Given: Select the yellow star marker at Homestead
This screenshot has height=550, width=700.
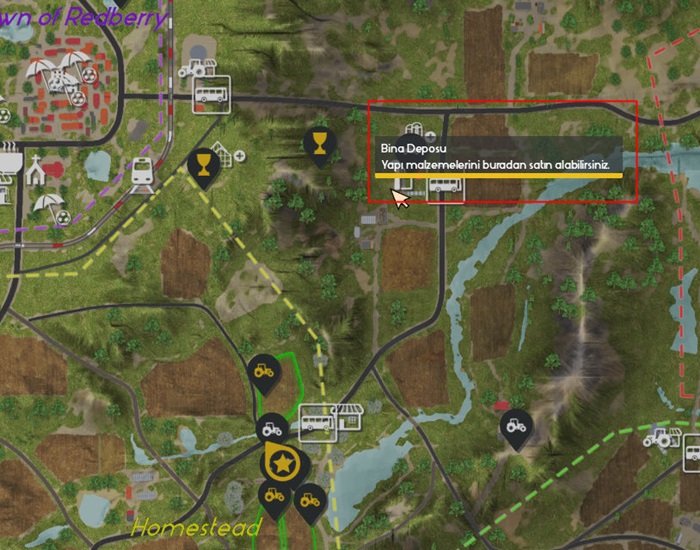Looking at the screenshot, I should (285, 463).
